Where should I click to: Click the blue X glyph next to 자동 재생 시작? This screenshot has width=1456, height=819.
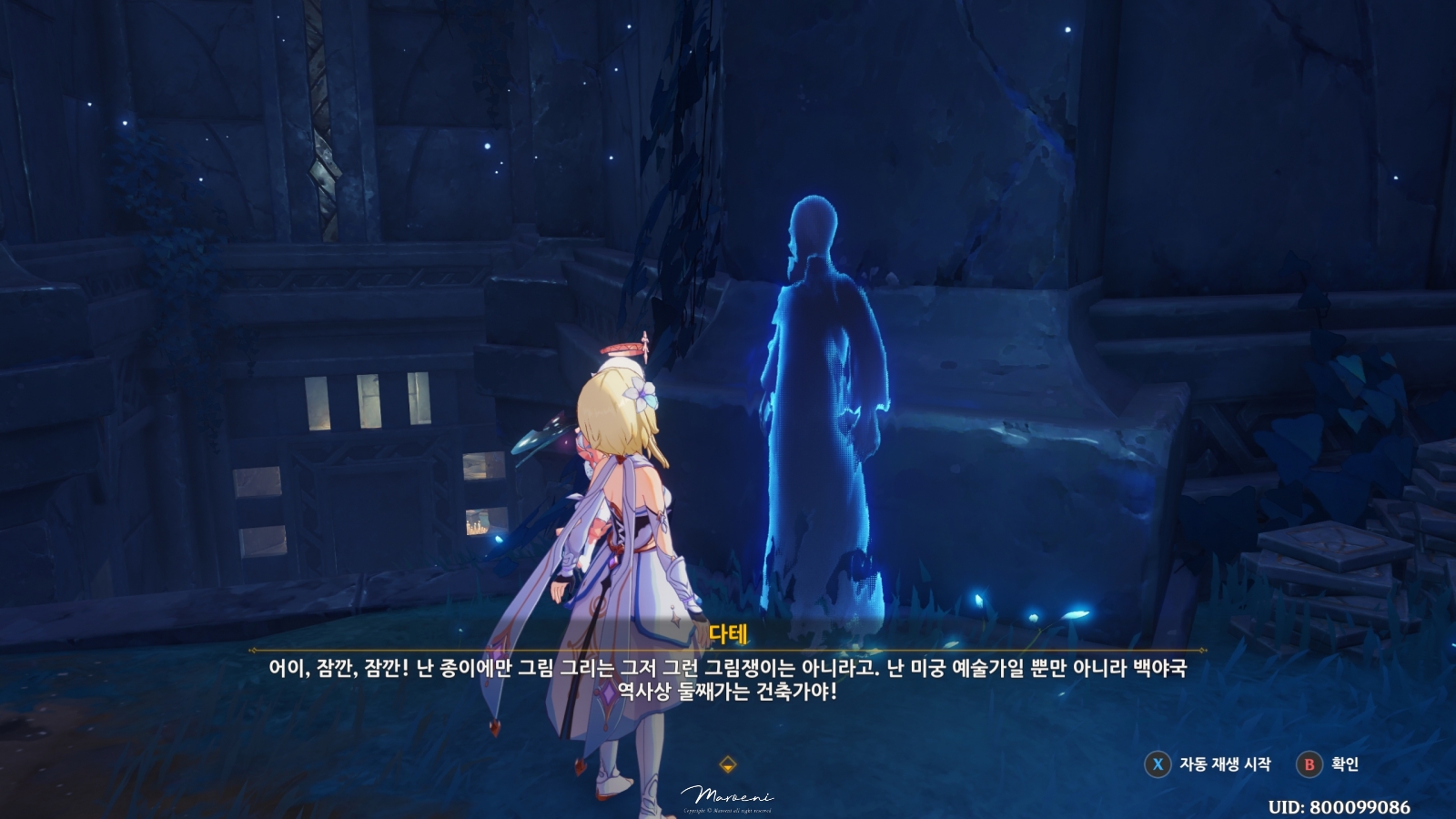1157,766
